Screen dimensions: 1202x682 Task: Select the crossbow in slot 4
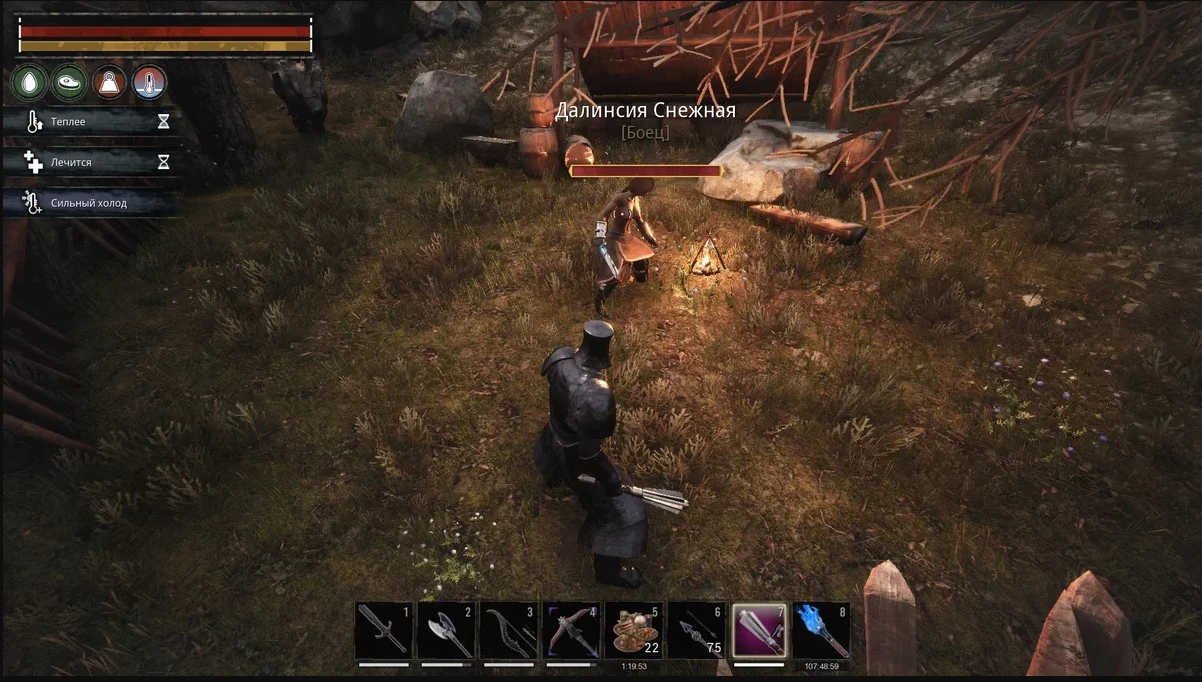point(571,630)
